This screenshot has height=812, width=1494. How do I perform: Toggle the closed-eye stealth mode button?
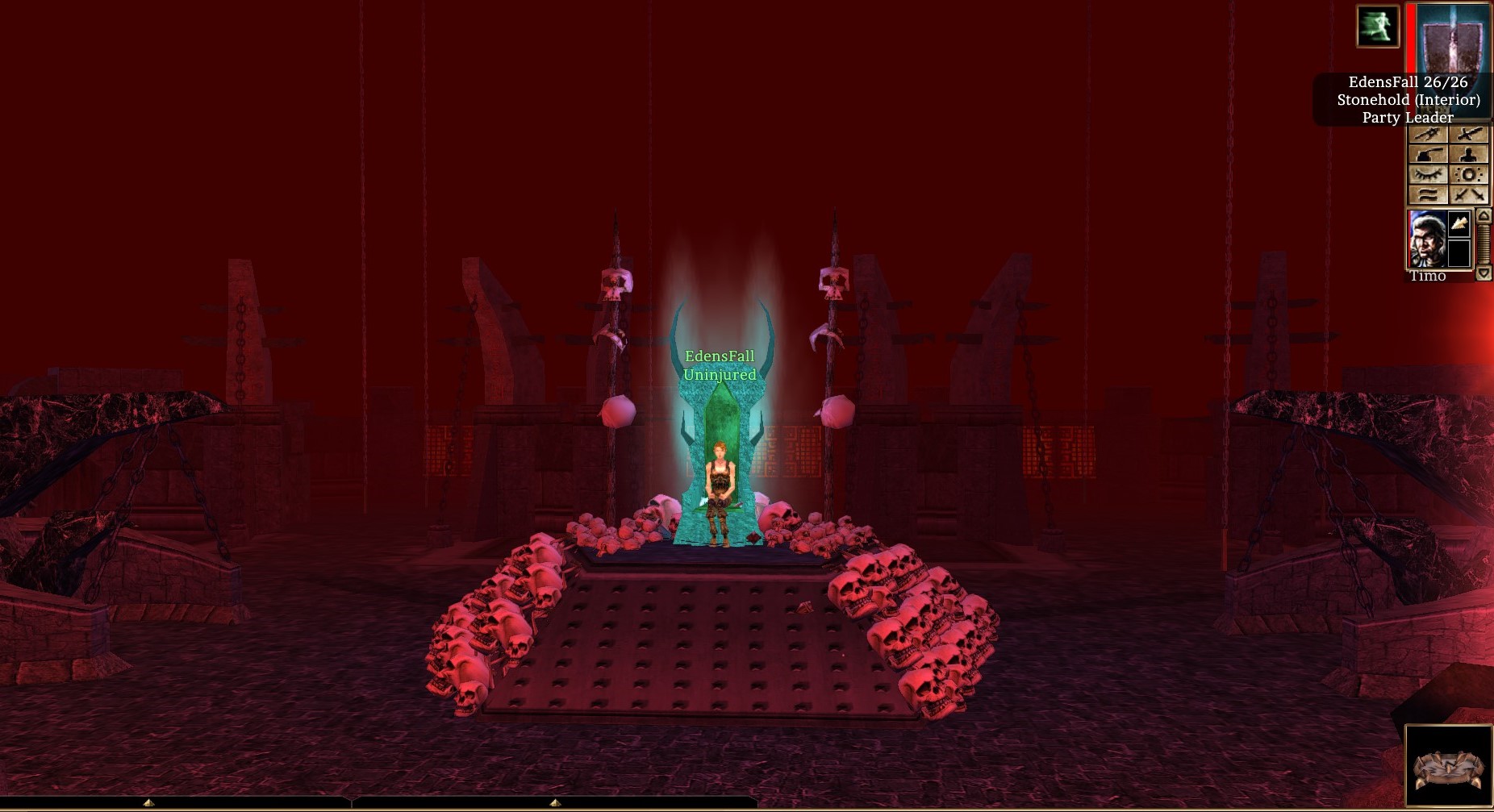(1427, 174)
